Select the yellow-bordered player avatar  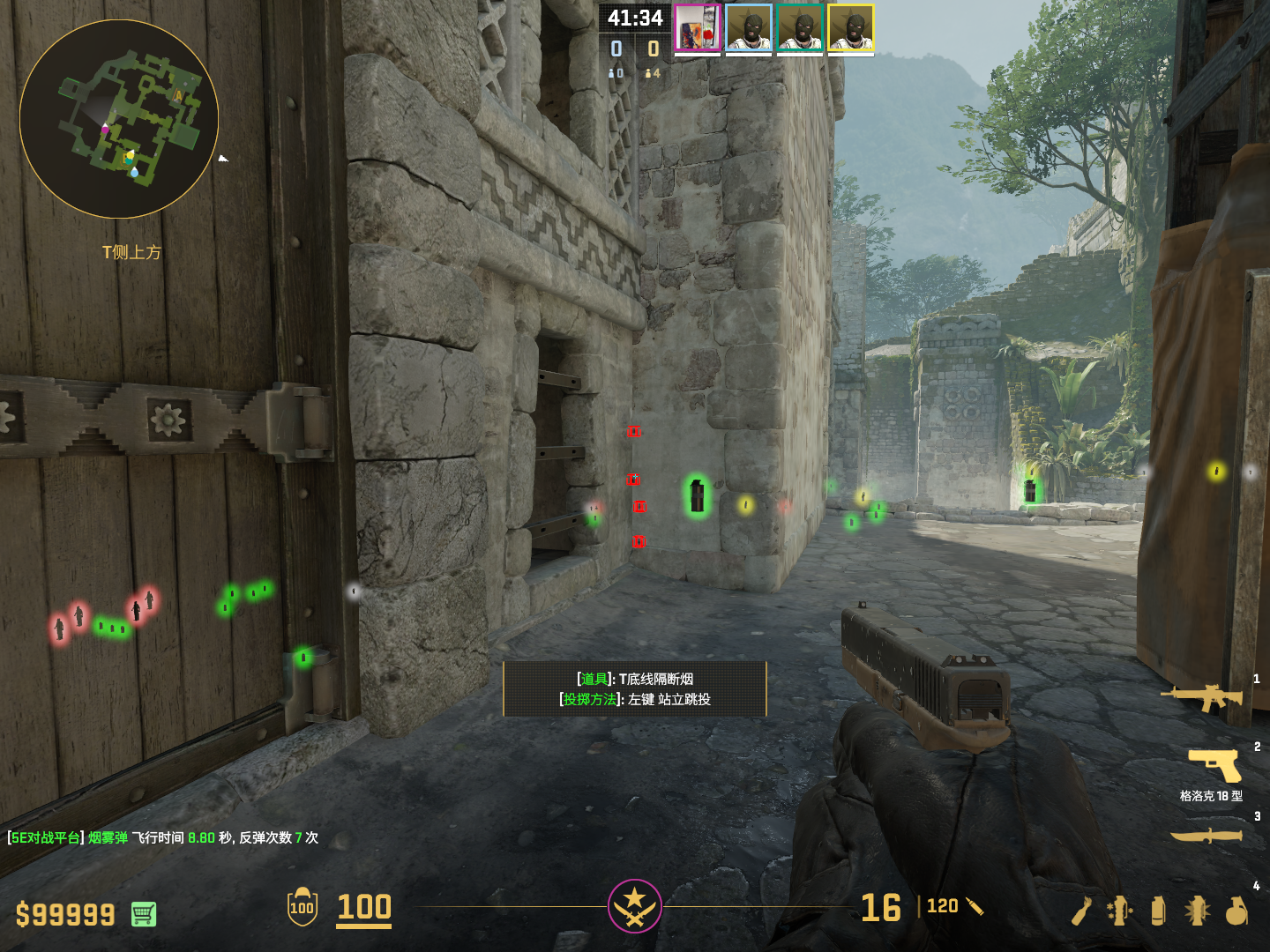point(851,28)
